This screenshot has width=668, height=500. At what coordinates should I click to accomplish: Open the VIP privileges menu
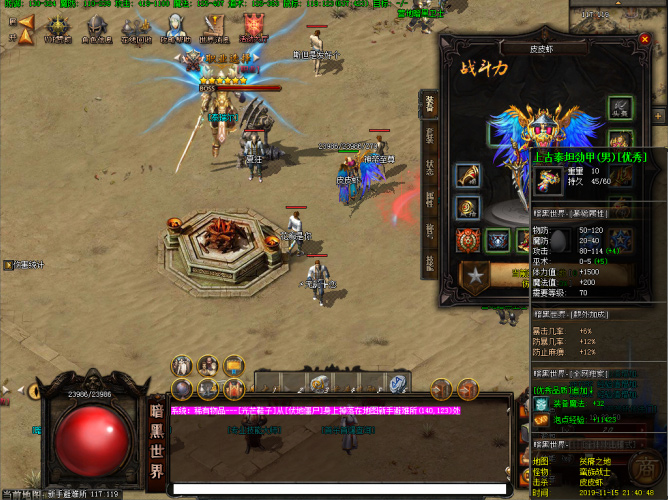[x=57, y=29]
